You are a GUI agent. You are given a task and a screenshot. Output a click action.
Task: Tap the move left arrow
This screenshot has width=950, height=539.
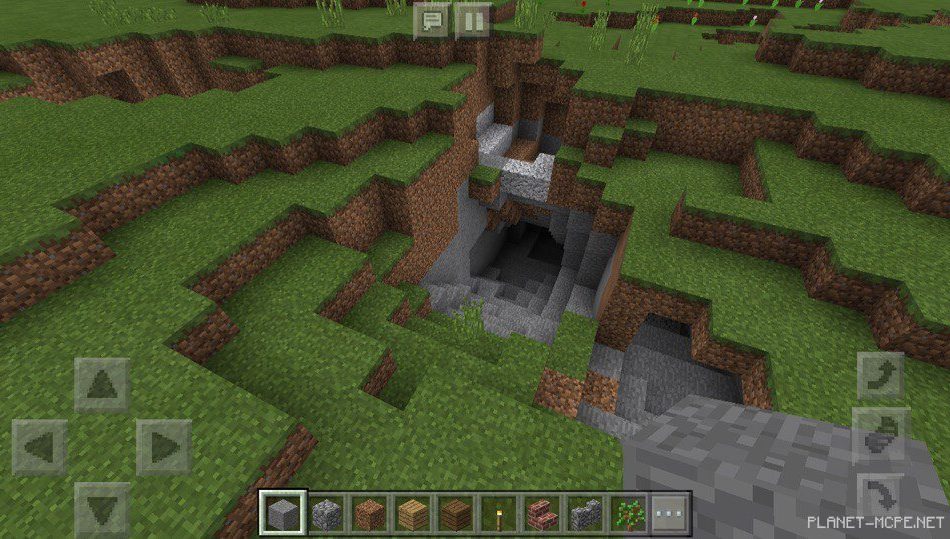coord(40,446)
